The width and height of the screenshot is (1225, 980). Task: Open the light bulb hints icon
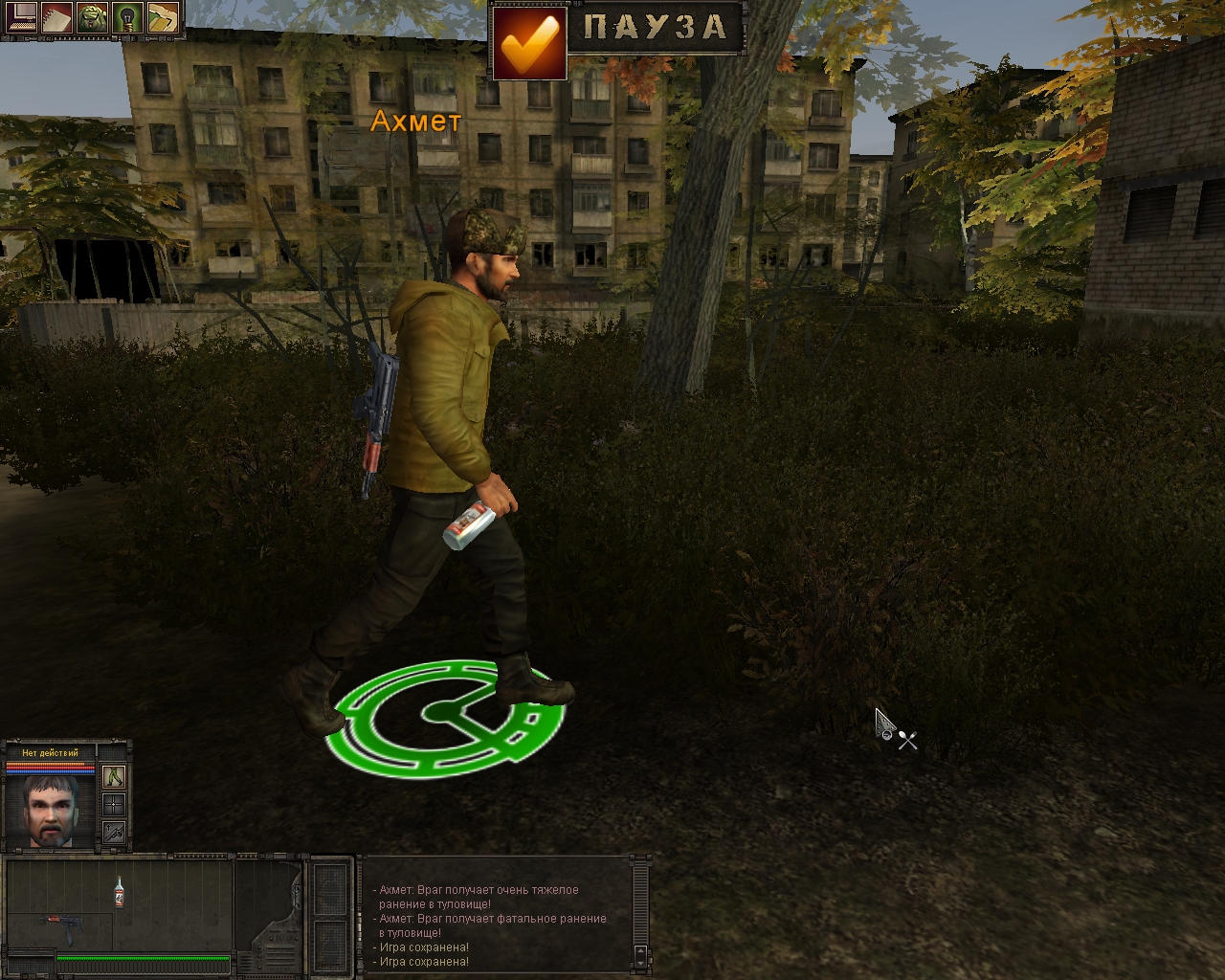click(x=126, y=17)
